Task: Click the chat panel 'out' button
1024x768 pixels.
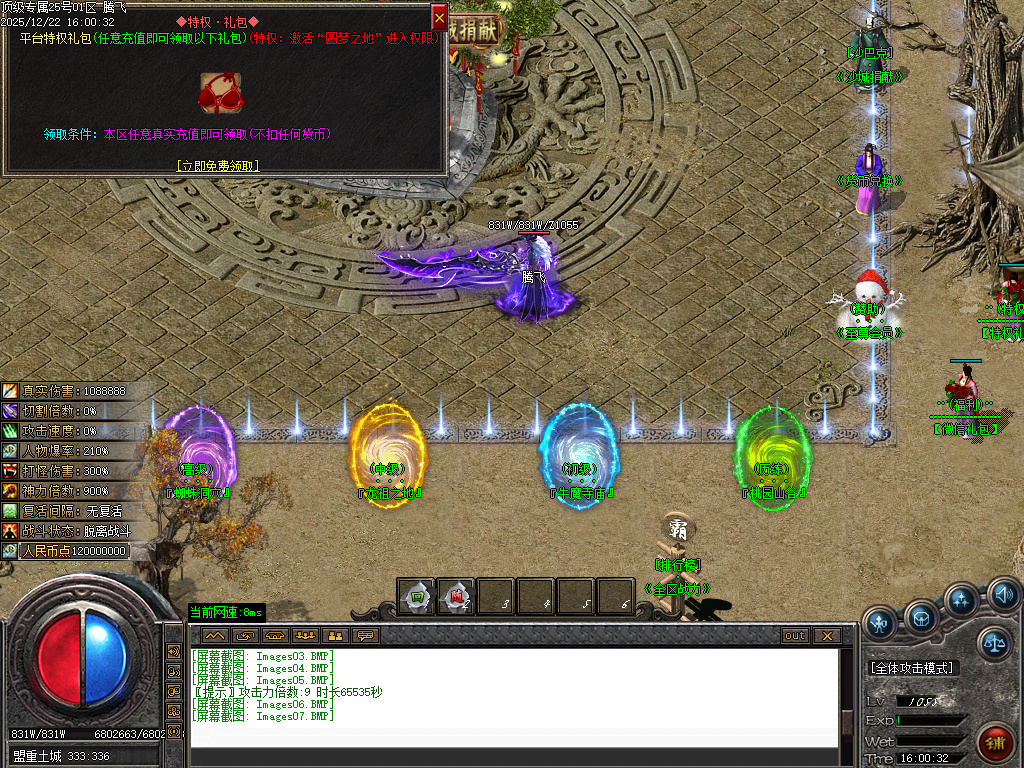Action: pos(795,636)
